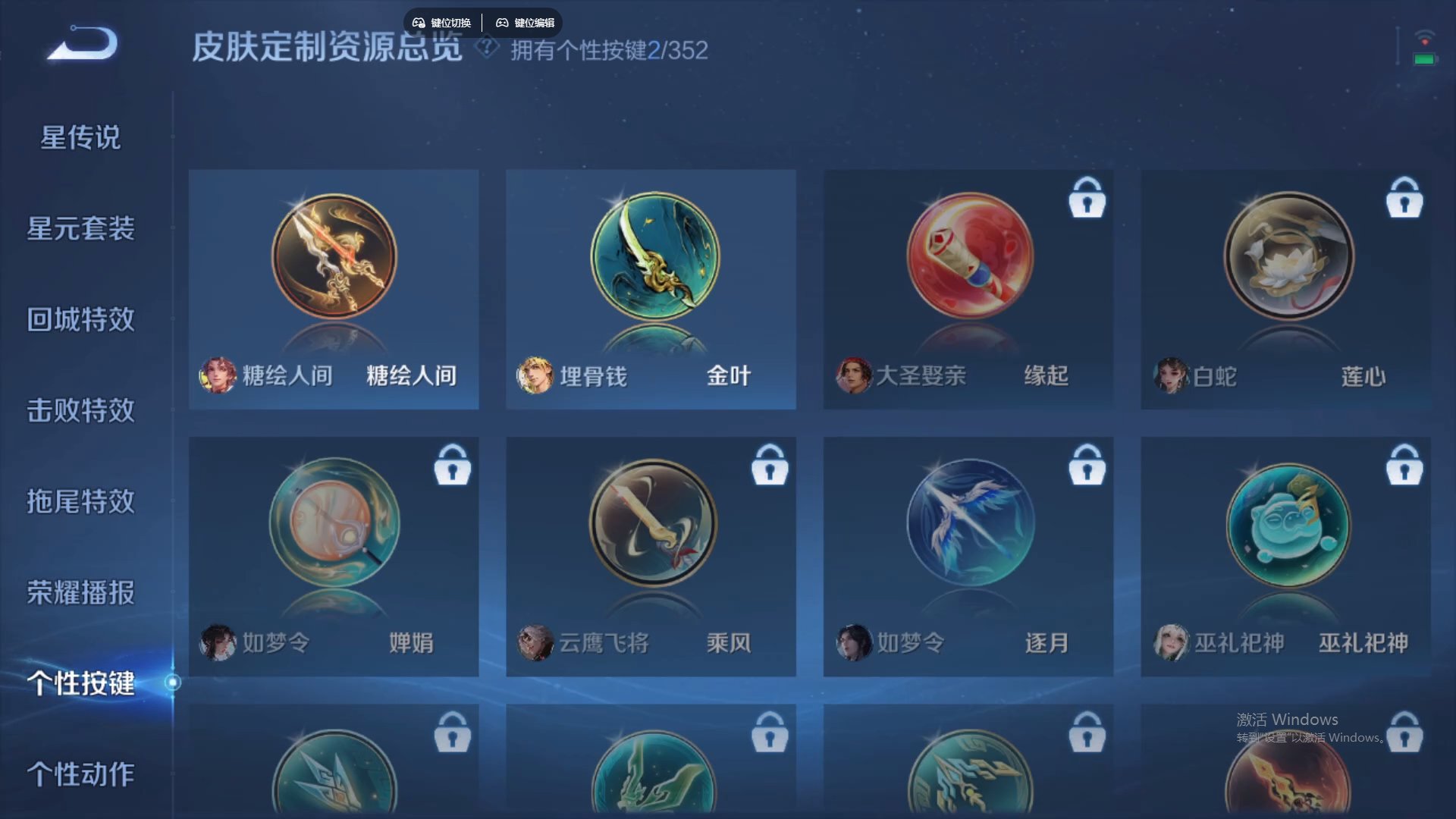View the locked 缘起 item for 大圣娶亲
Image resolution: width=1456 pixels, height=819 pixels.
pos(971,258)
